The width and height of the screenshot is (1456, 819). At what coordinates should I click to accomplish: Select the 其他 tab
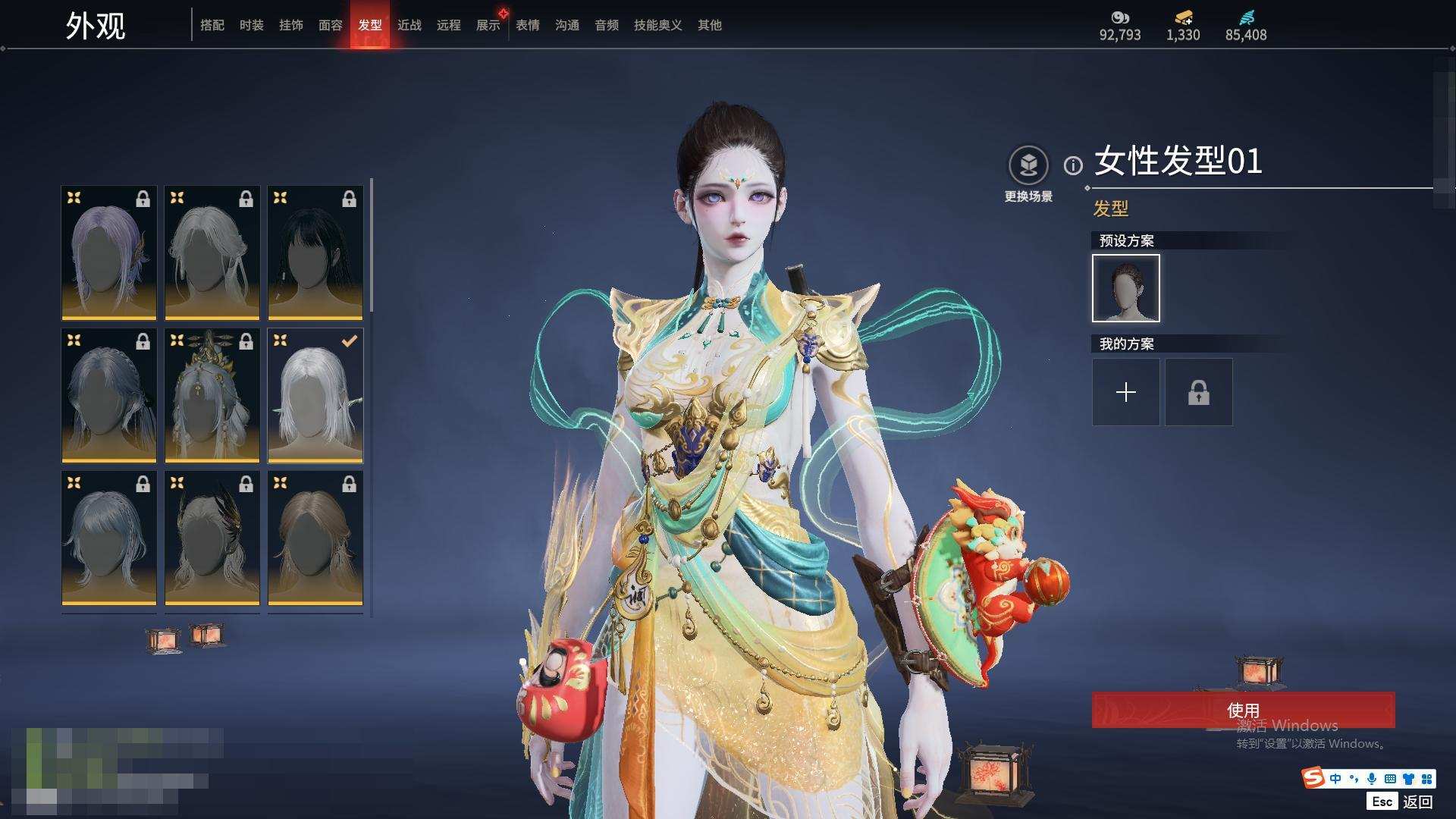click(710, 25)
